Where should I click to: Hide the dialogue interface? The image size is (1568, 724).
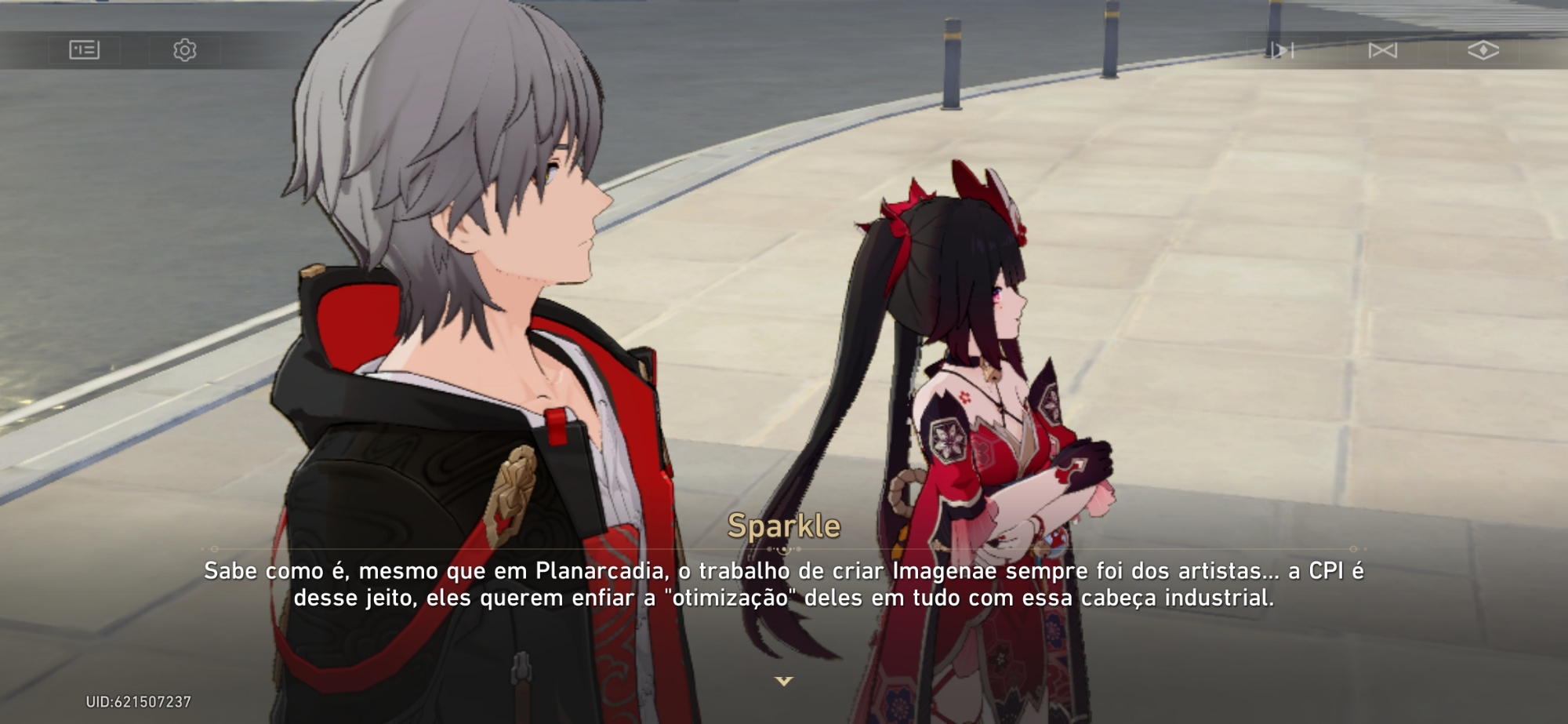pos(1483,50)
